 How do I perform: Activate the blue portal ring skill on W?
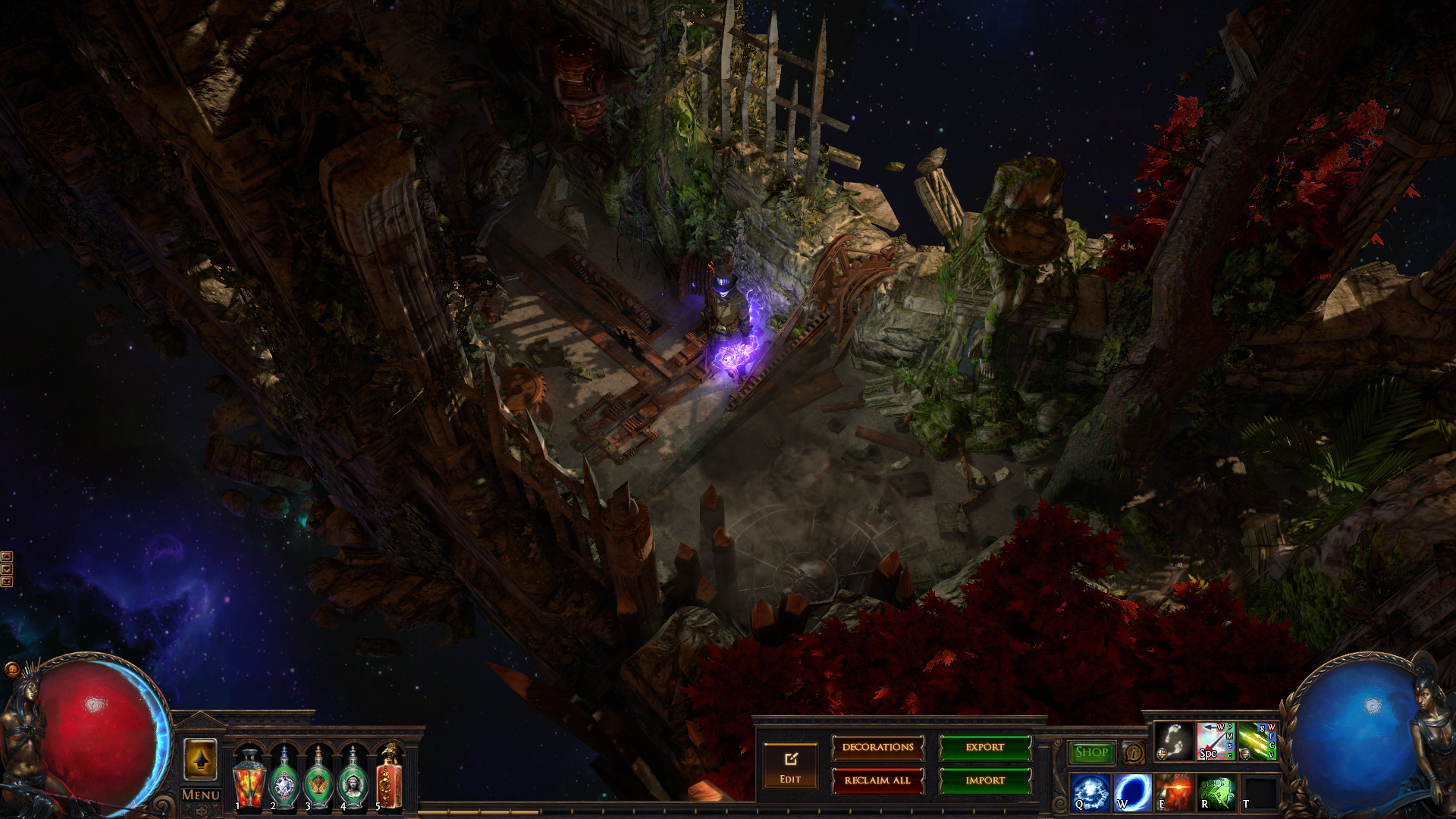[1133, 792]
